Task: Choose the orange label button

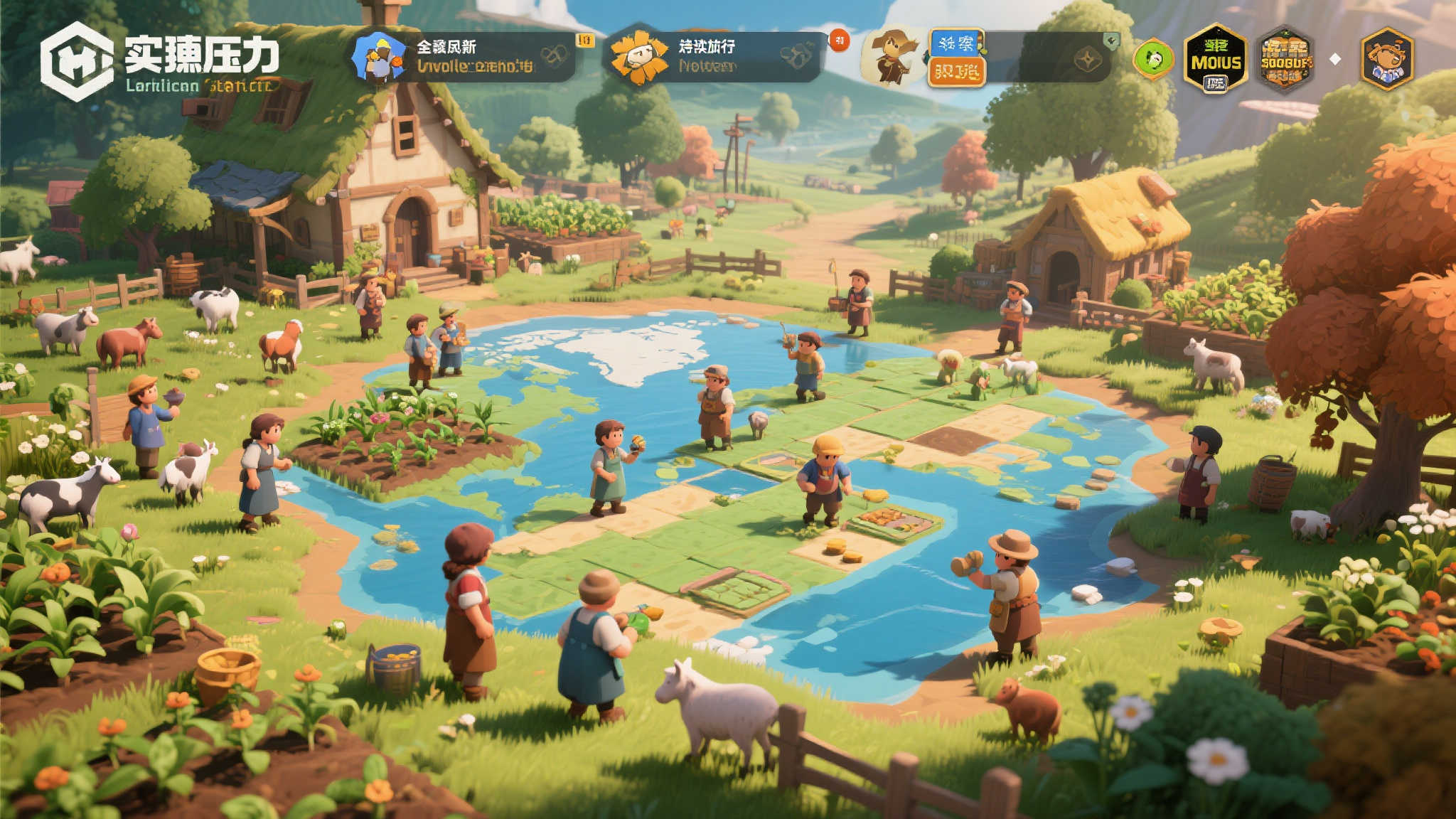Action: 956,71
